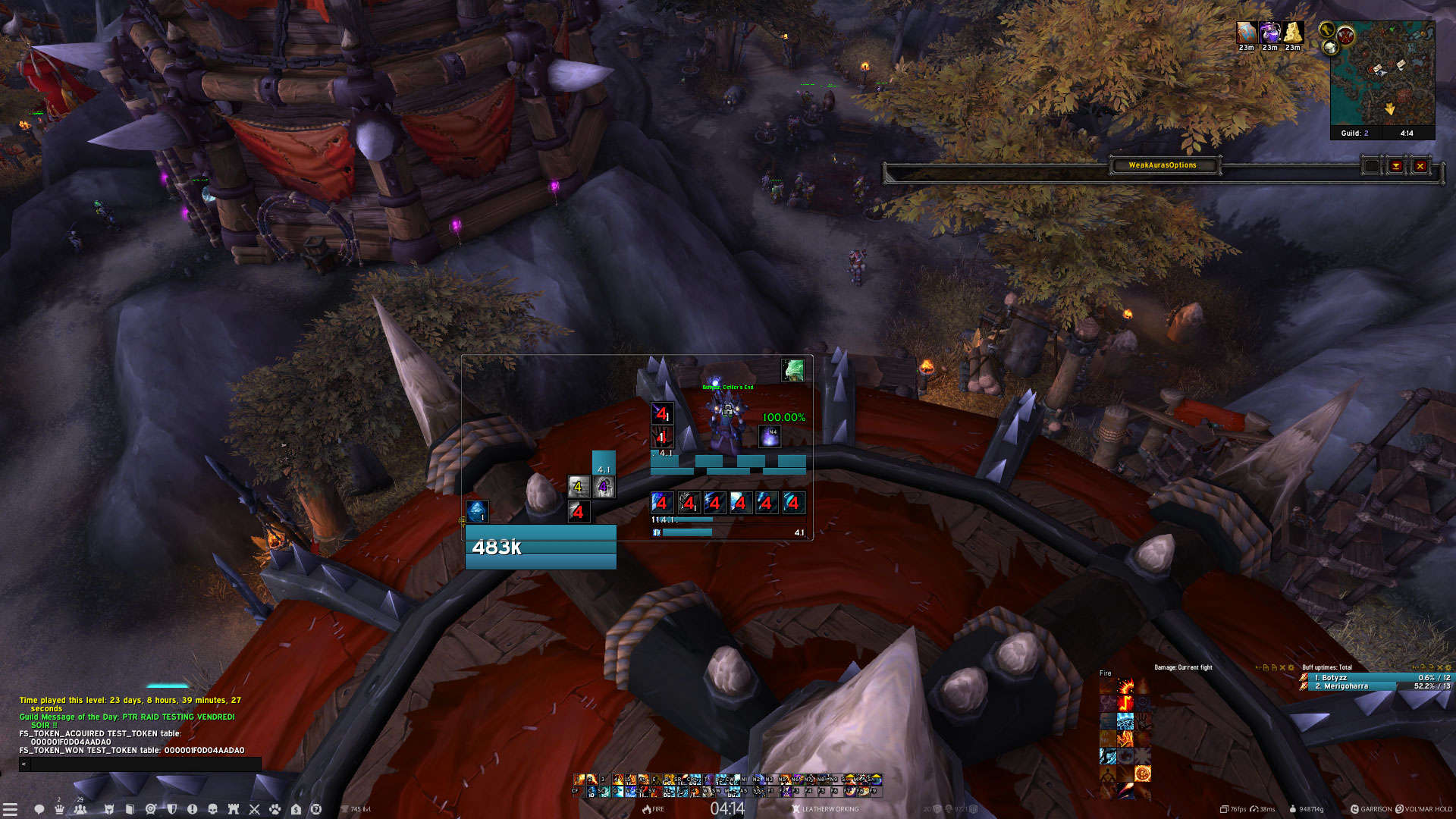This screenshot has width=1456, height=819.
Task: Click the WeakAurasOptions title bar
Action: pos(1163,165)
